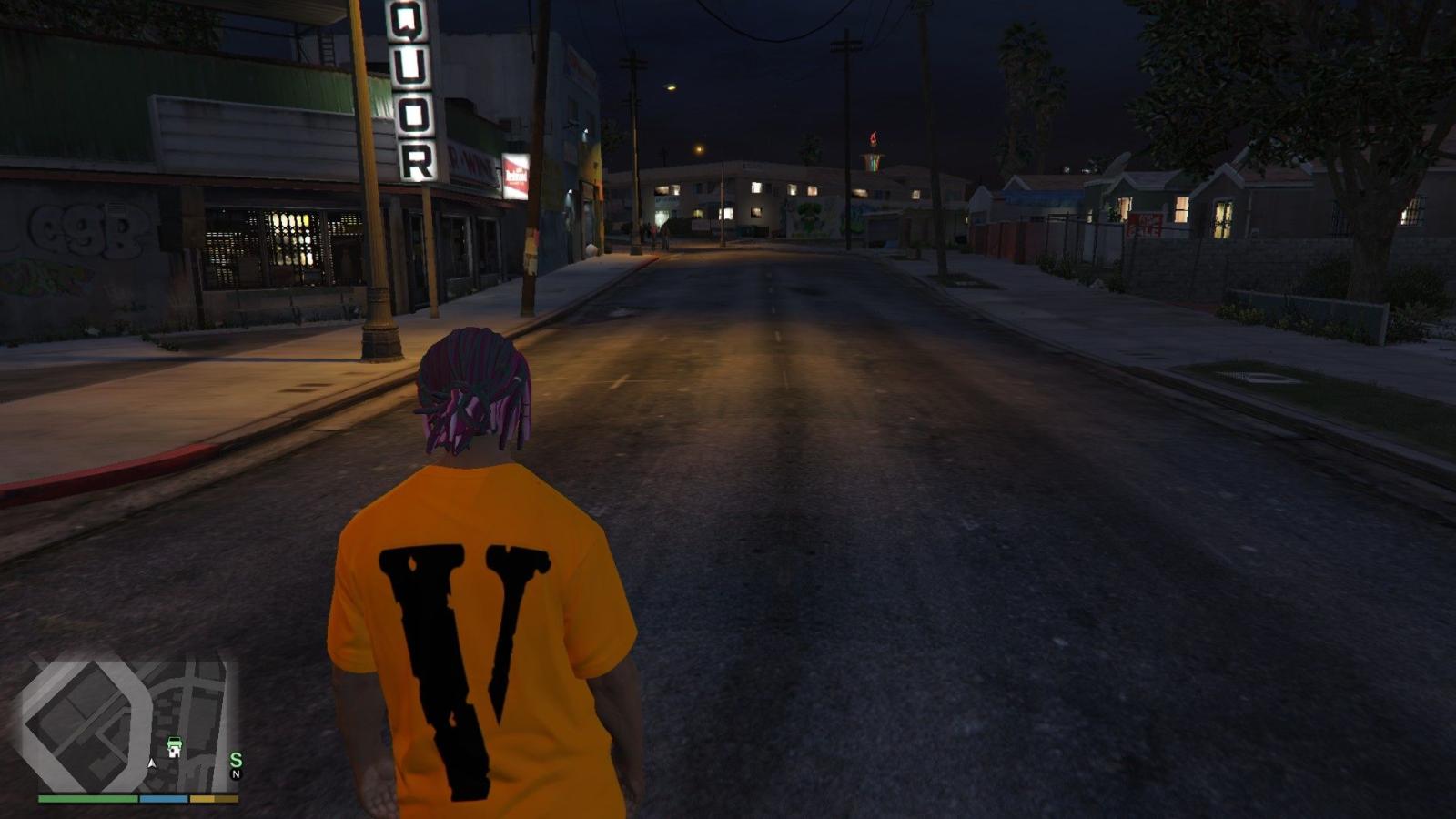Image resolution: width=1456 pixels, height=819 pixels.
Task: Select the white safehouse icon on the minimap
Action: click(173, 753)
